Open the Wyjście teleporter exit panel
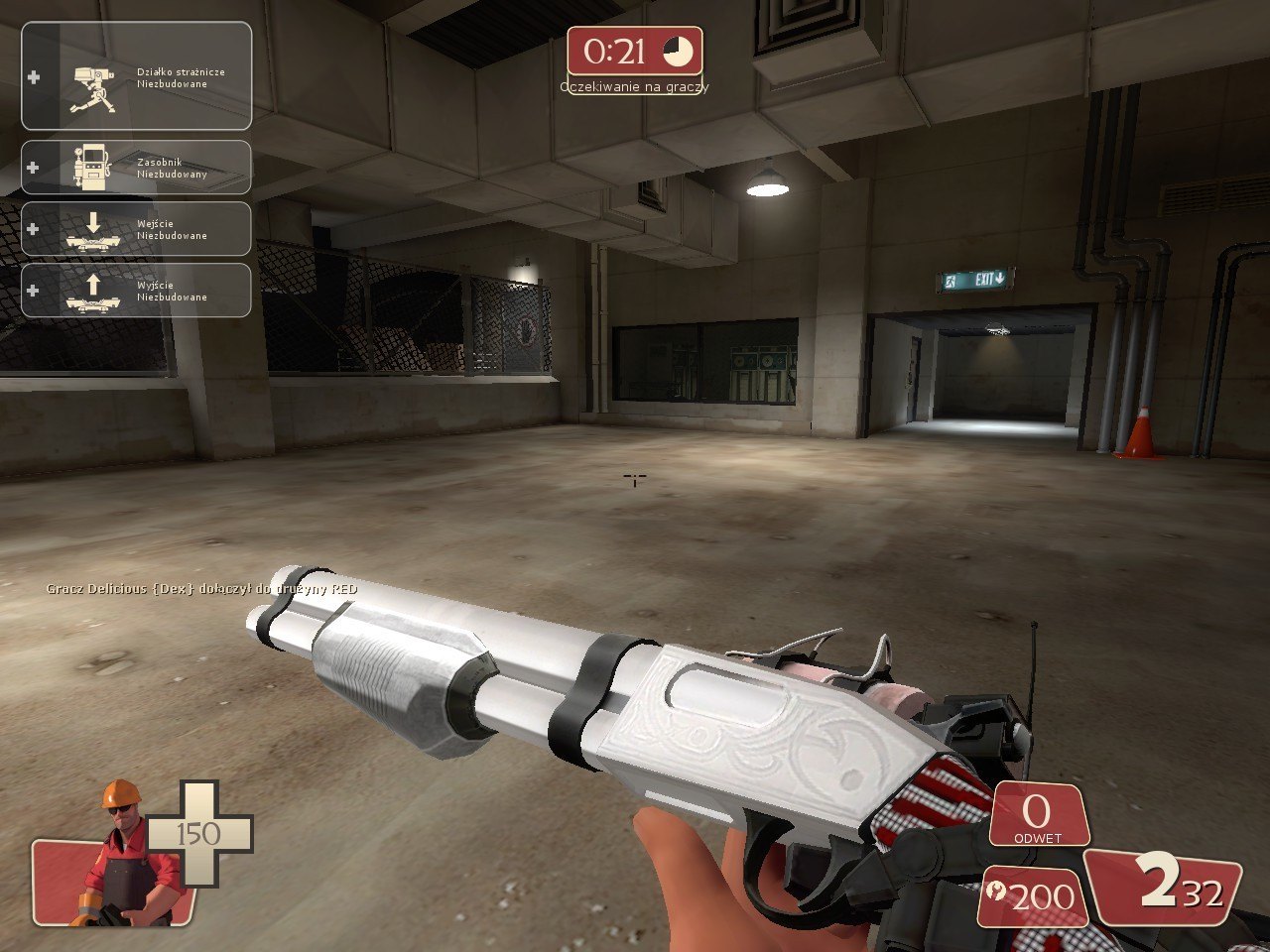The image size is (1270, 952). 137,291
